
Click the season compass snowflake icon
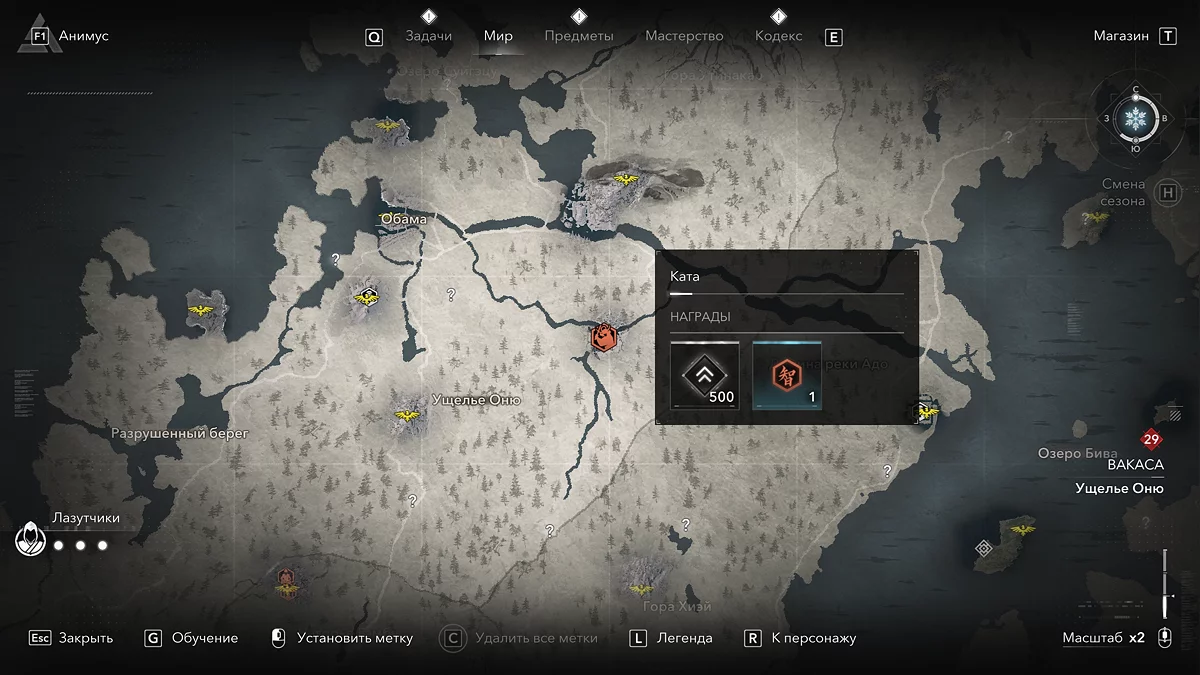[1135, 118]
